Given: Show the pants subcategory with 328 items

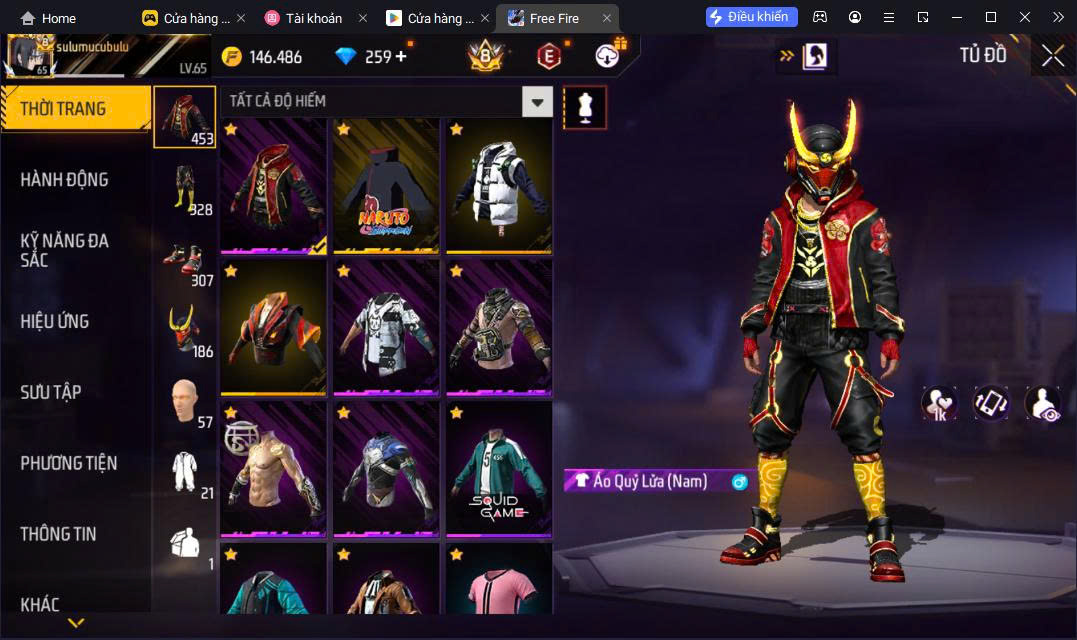Looking at the screenshot, I should coord(184,188).
